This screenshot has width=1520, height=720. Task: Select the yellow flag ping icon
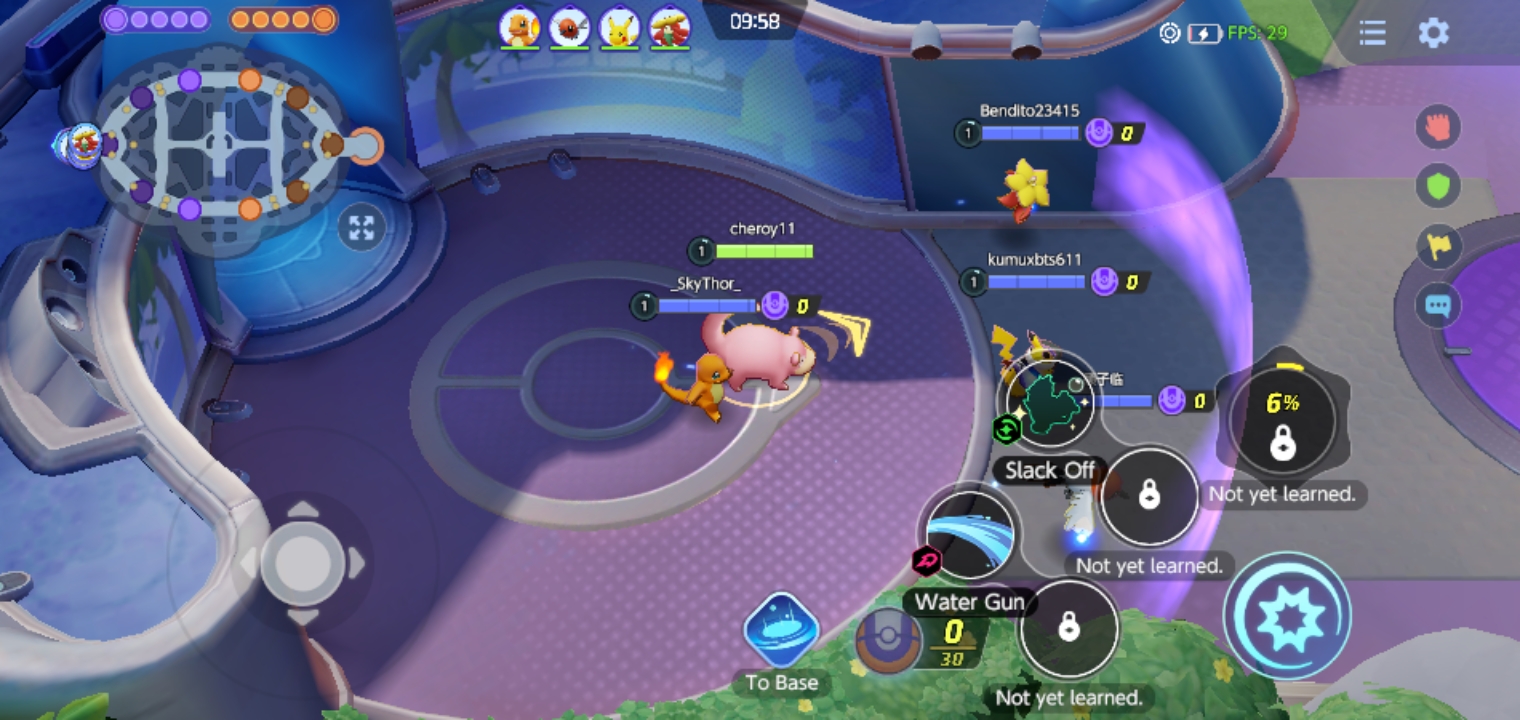click(1438, 246)
